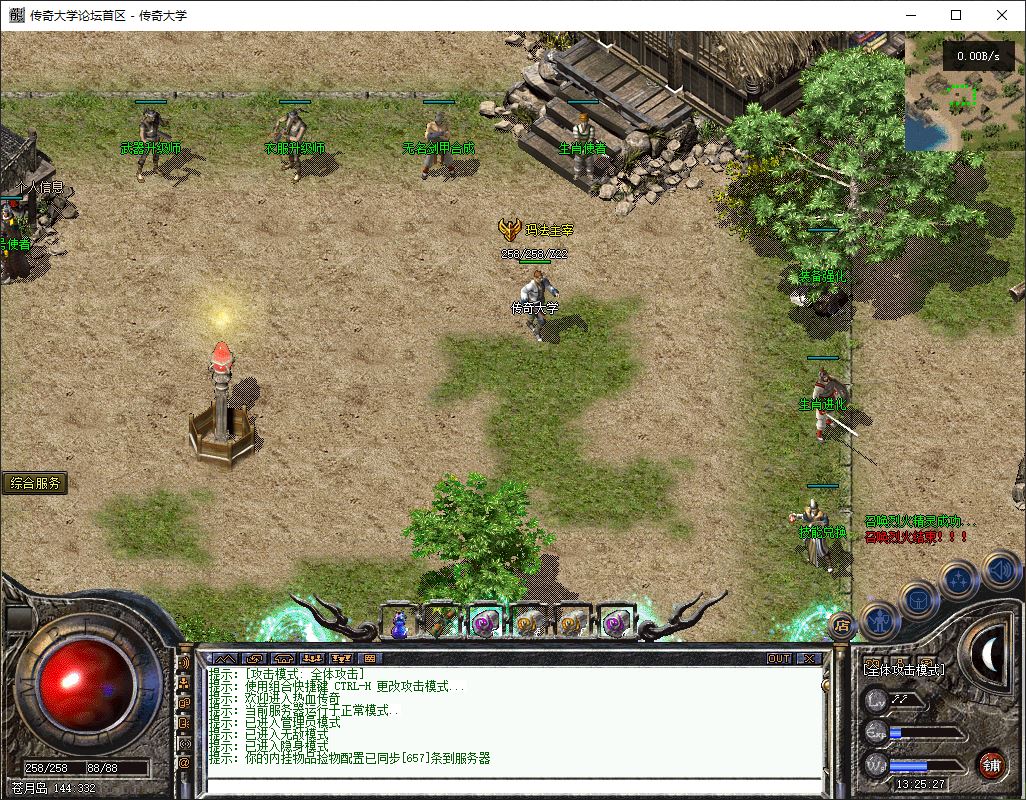
Task: Open the bag inventory round button
Action: point(918,600)
